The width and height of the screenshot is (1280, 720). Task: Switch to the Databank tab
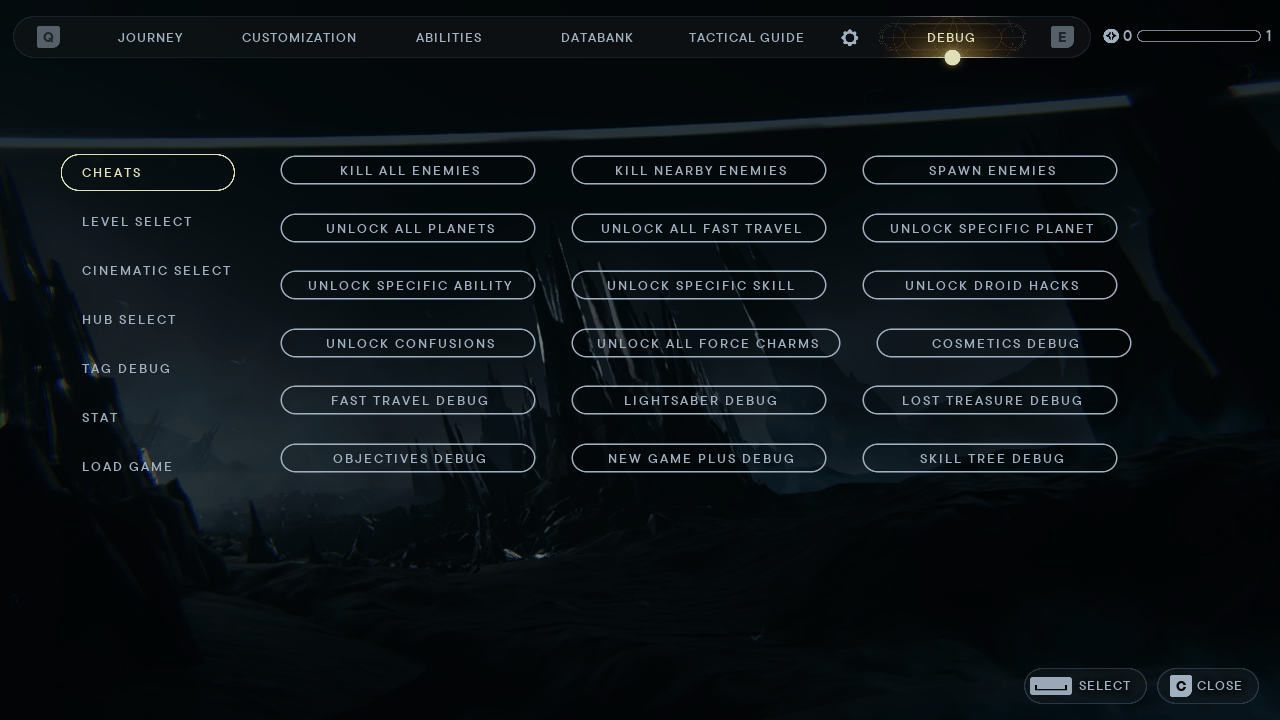coord(597,37)
